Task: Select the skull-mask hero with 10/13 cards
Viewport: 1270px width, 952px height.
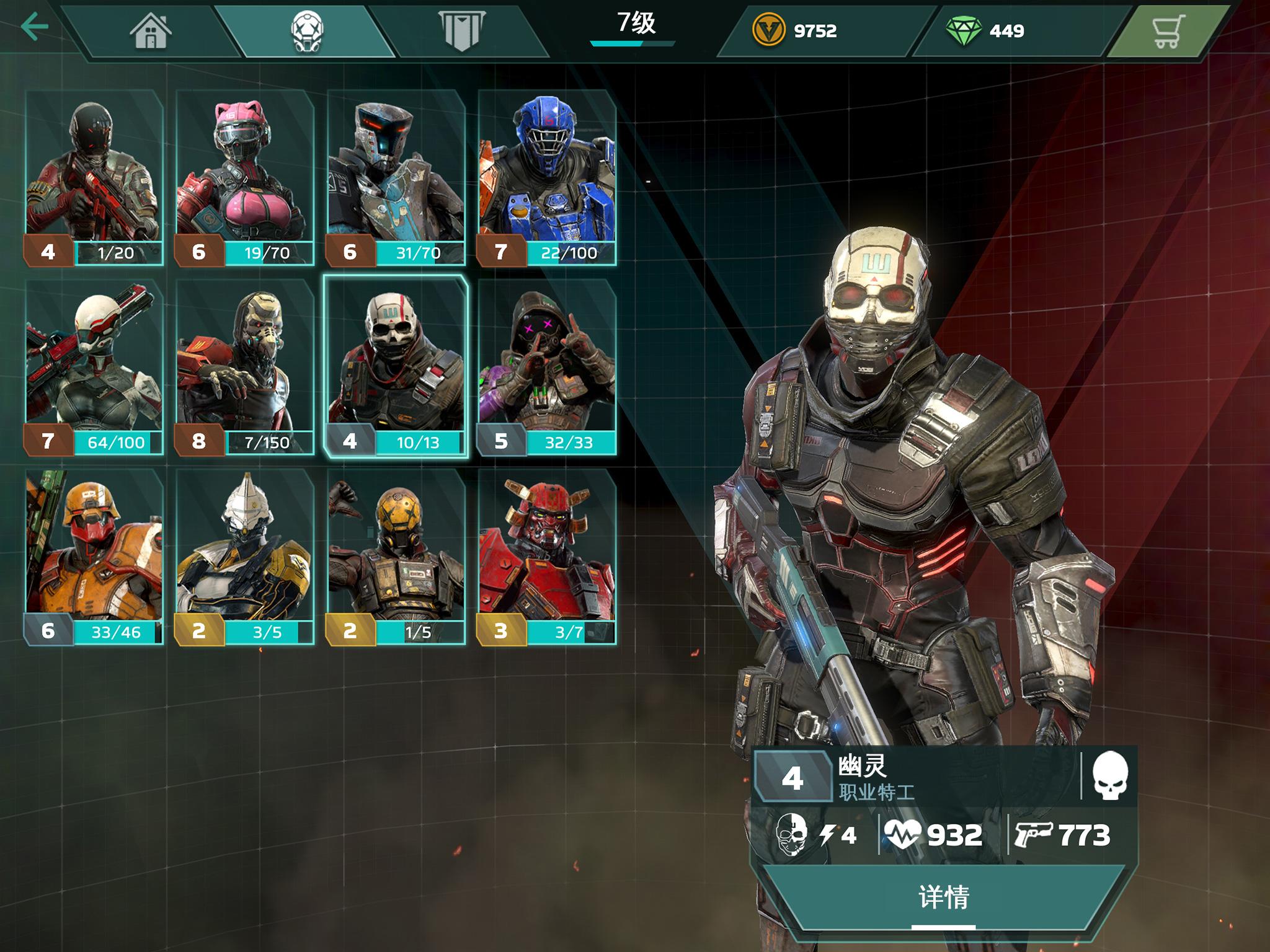Action: click(396, 367)
